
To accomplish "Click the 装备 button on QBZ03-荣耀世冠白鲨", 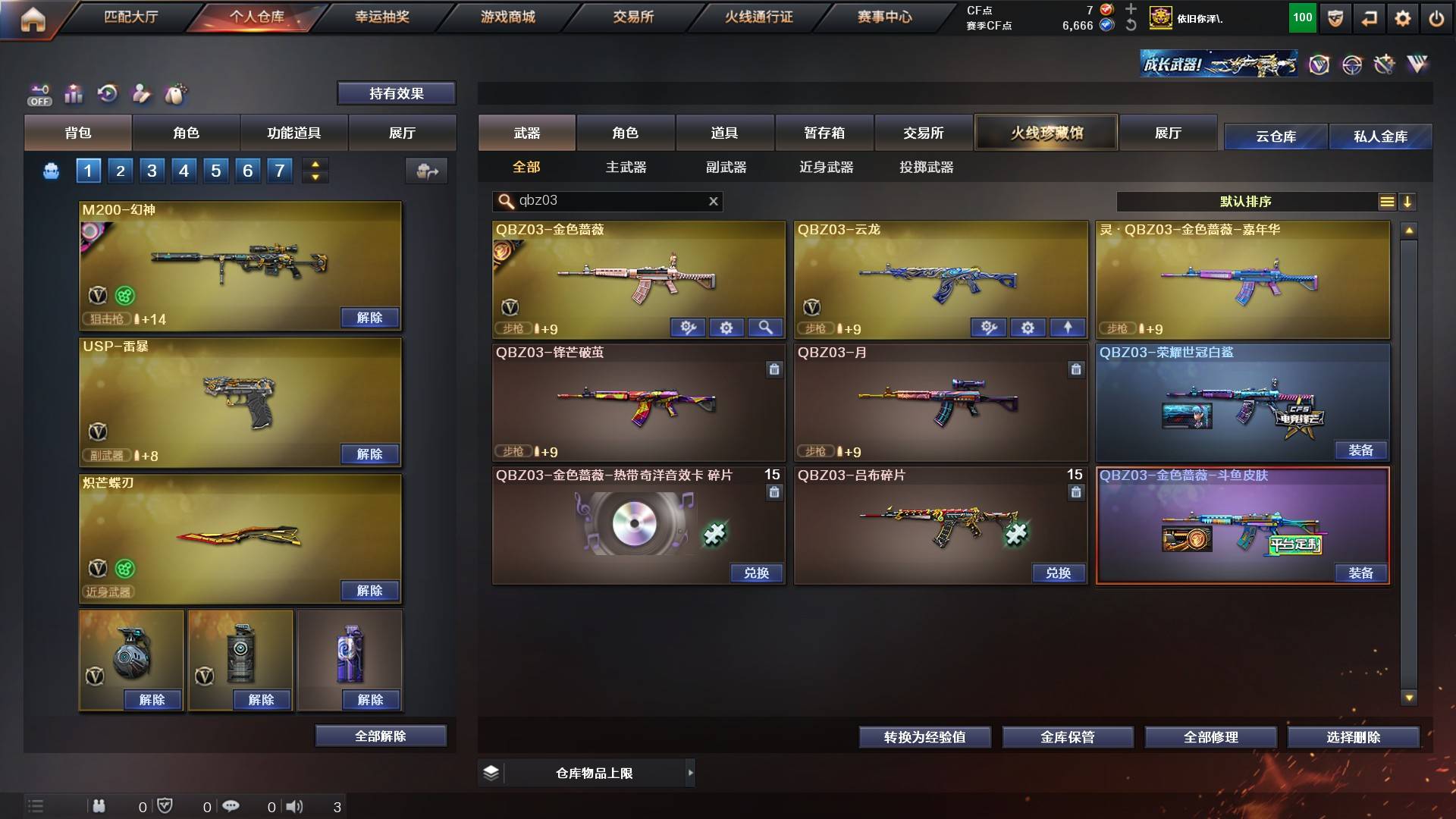I will click(x=1362, y=450).
